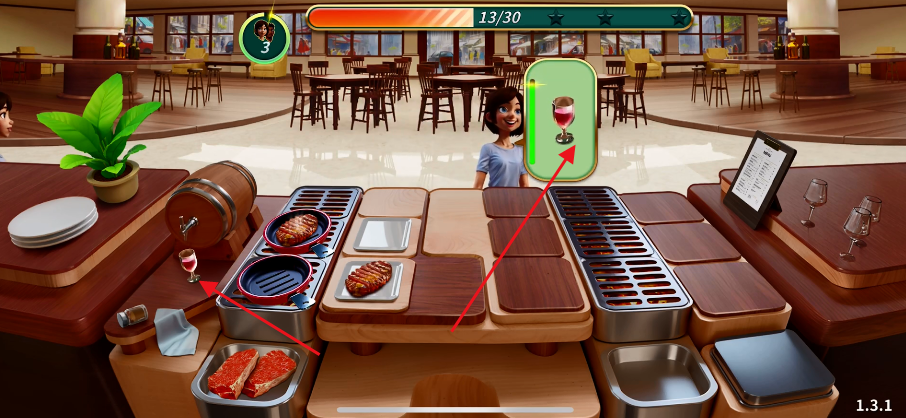Select the cooked steak on the plate
The height and width of the screenshot is (418, 906).
[368, 277]
